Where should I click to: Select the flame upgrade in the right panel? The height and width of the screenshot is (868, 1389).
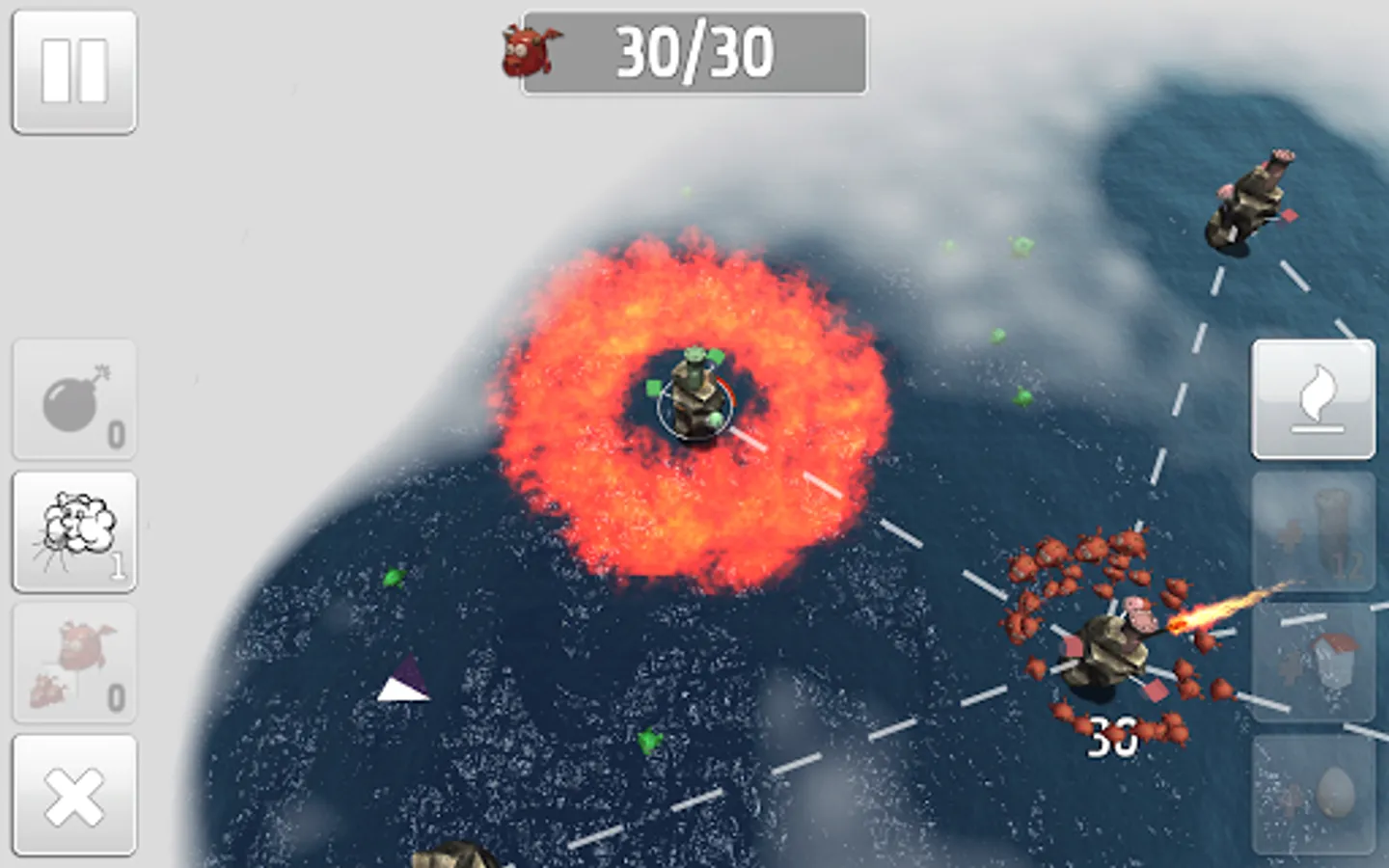point(1313,398)
